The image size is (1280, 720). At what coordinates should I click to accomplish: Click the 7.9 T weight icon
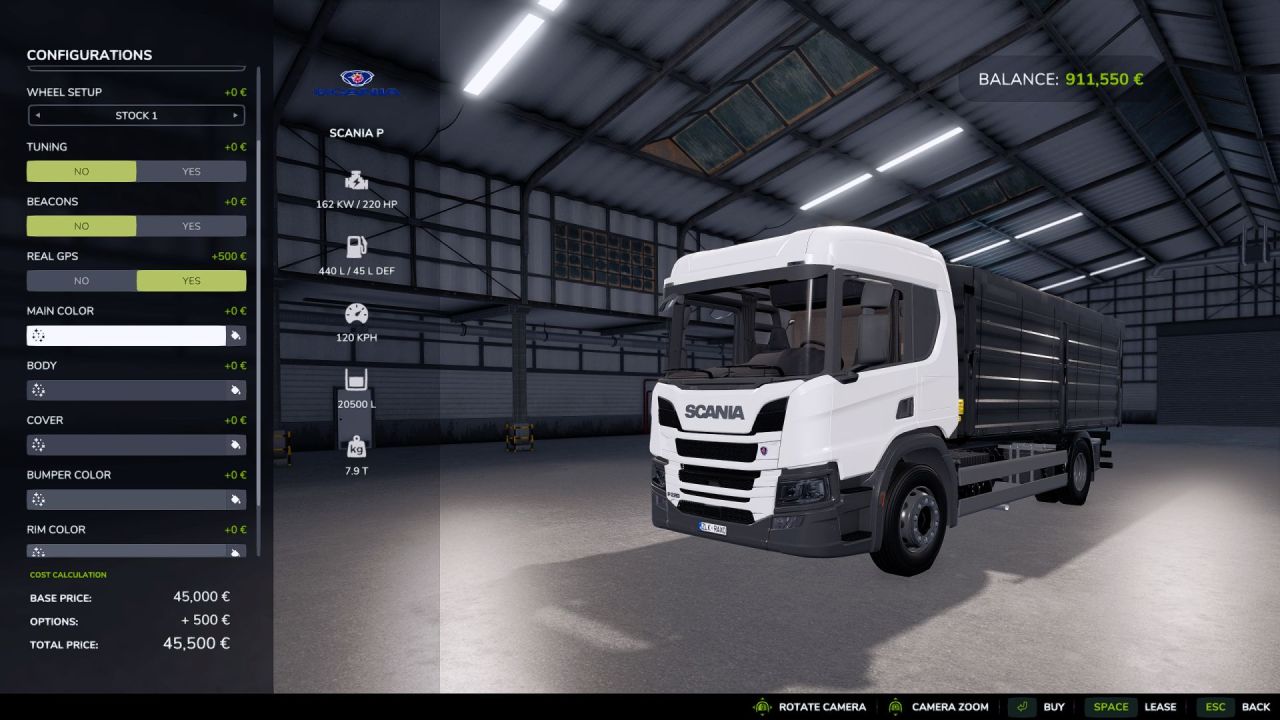tap(355, 446)
